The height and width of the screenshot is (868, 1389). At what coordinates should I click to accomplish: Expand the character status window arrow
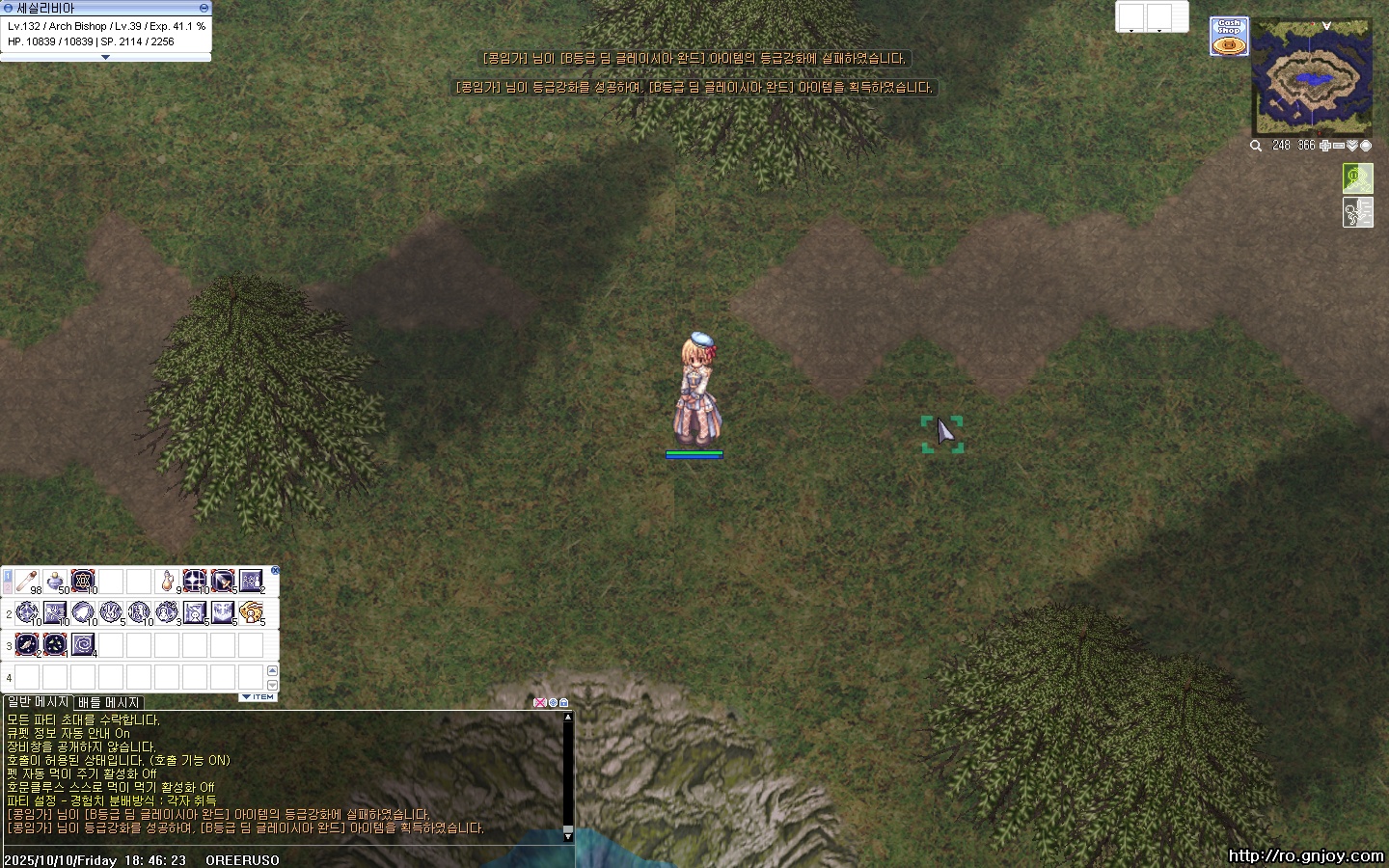(x=105, y=57)
